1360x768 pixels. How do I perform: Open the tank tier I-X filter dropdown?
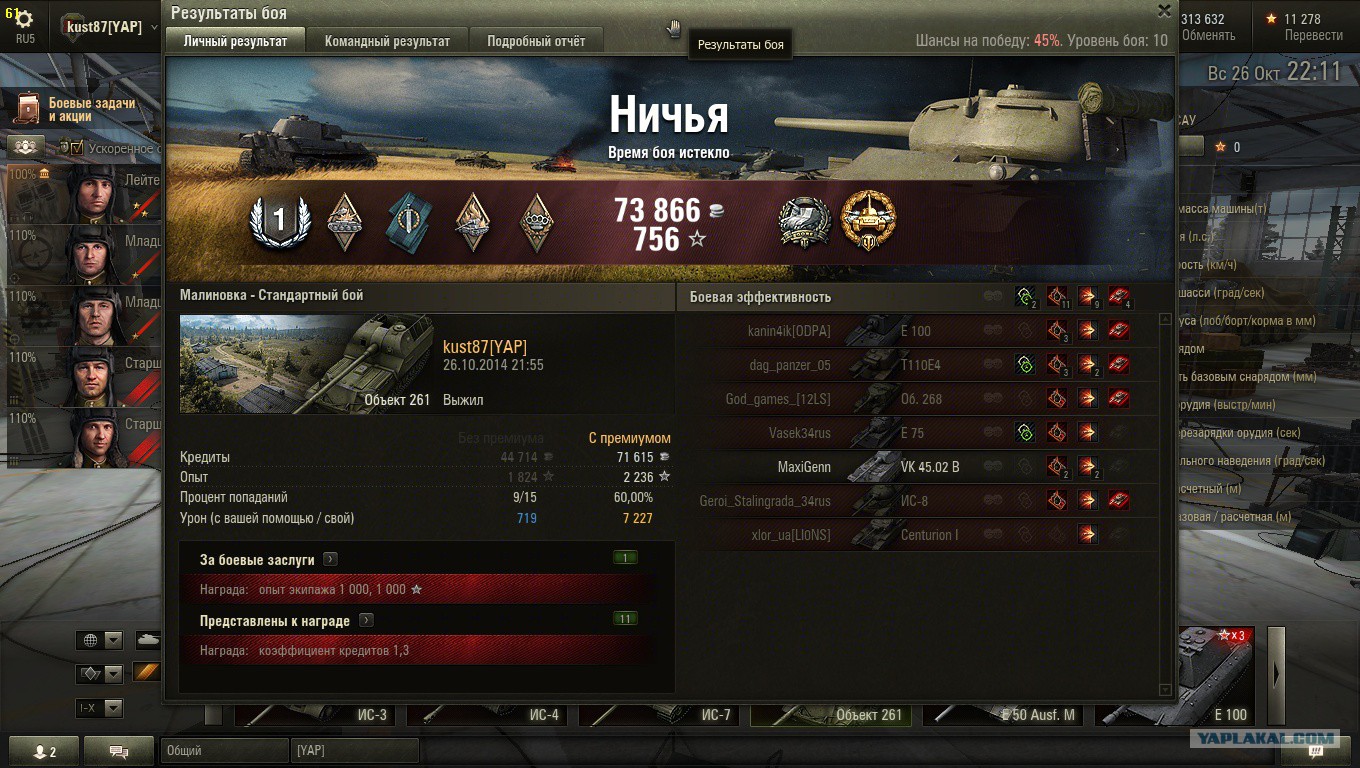[101, 708]
